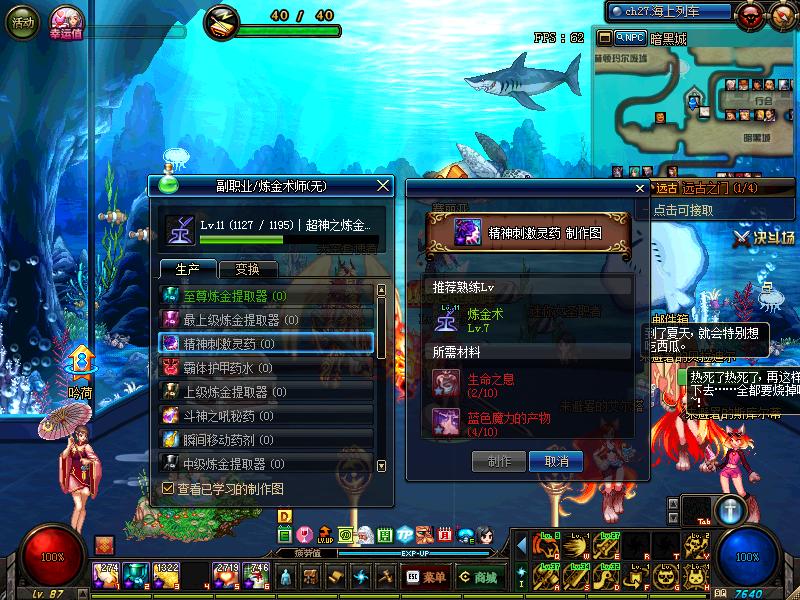The height and width of the screenshot is (600, 800).
Task: Select the 至尊炼金提取器 recipe
Action: pyautogui.click(x=266, y=296)
